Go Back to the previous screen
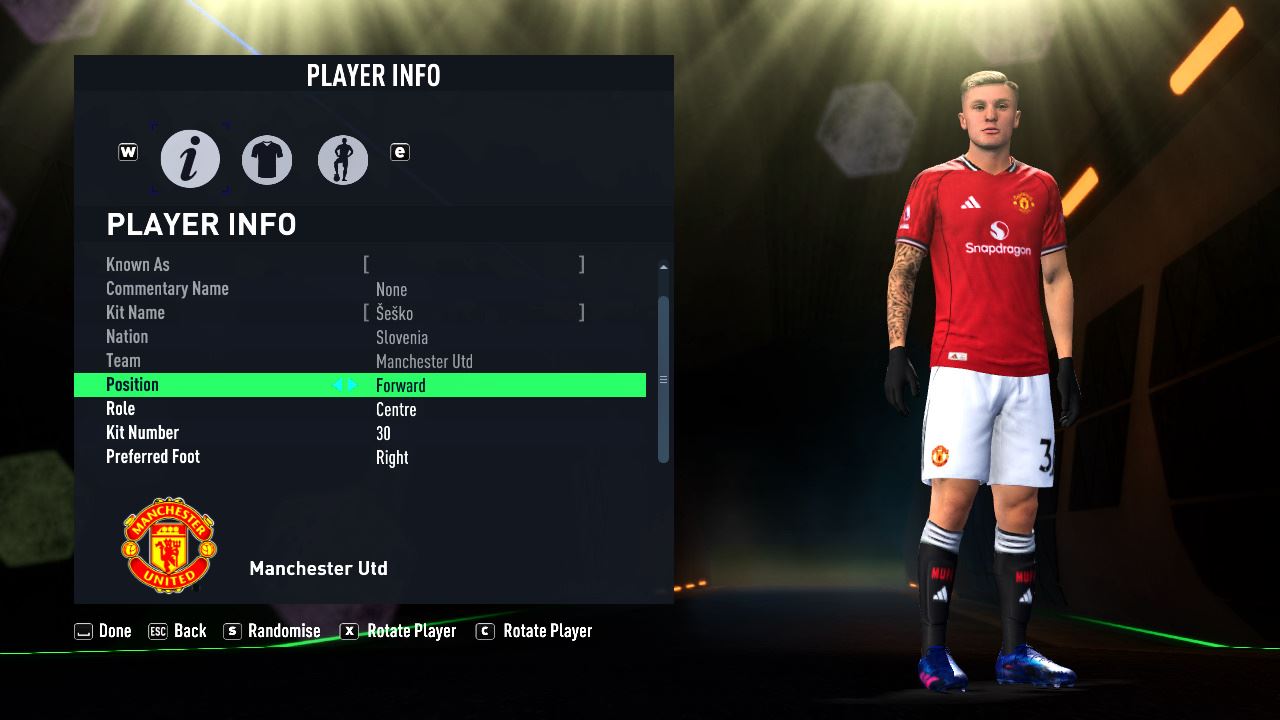Image resolution: width=1280 pixels, height=720 pixels. (x=177, y=631)
